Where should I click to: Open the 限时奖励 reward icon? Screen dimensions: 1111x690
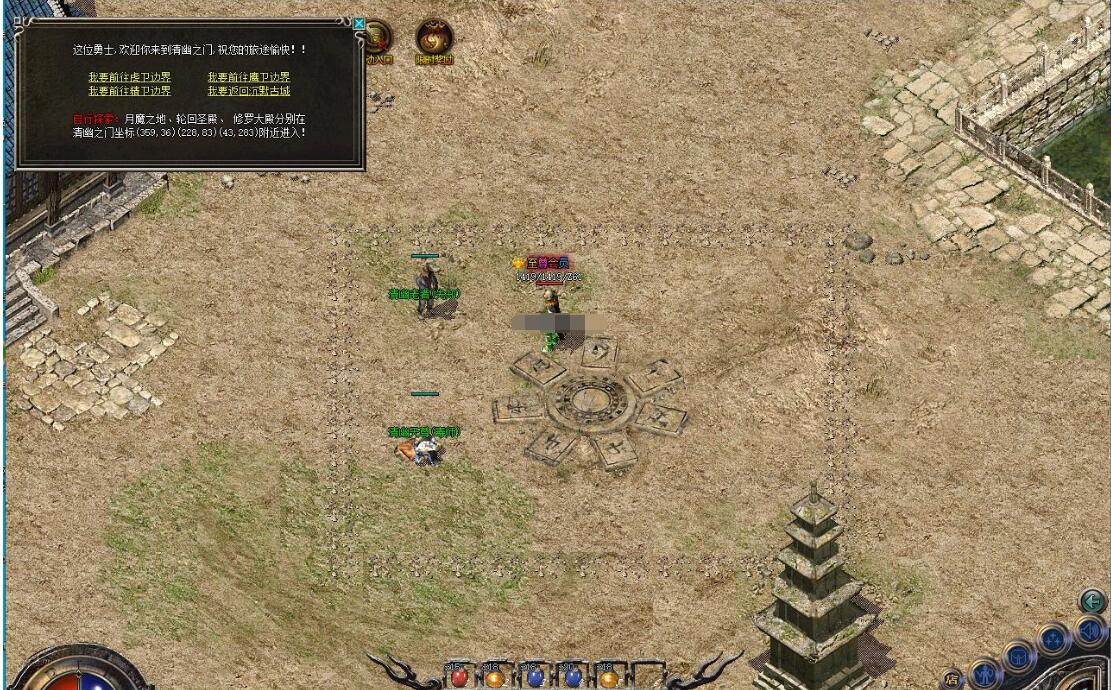pyautogui.click(x=434, y=40)
